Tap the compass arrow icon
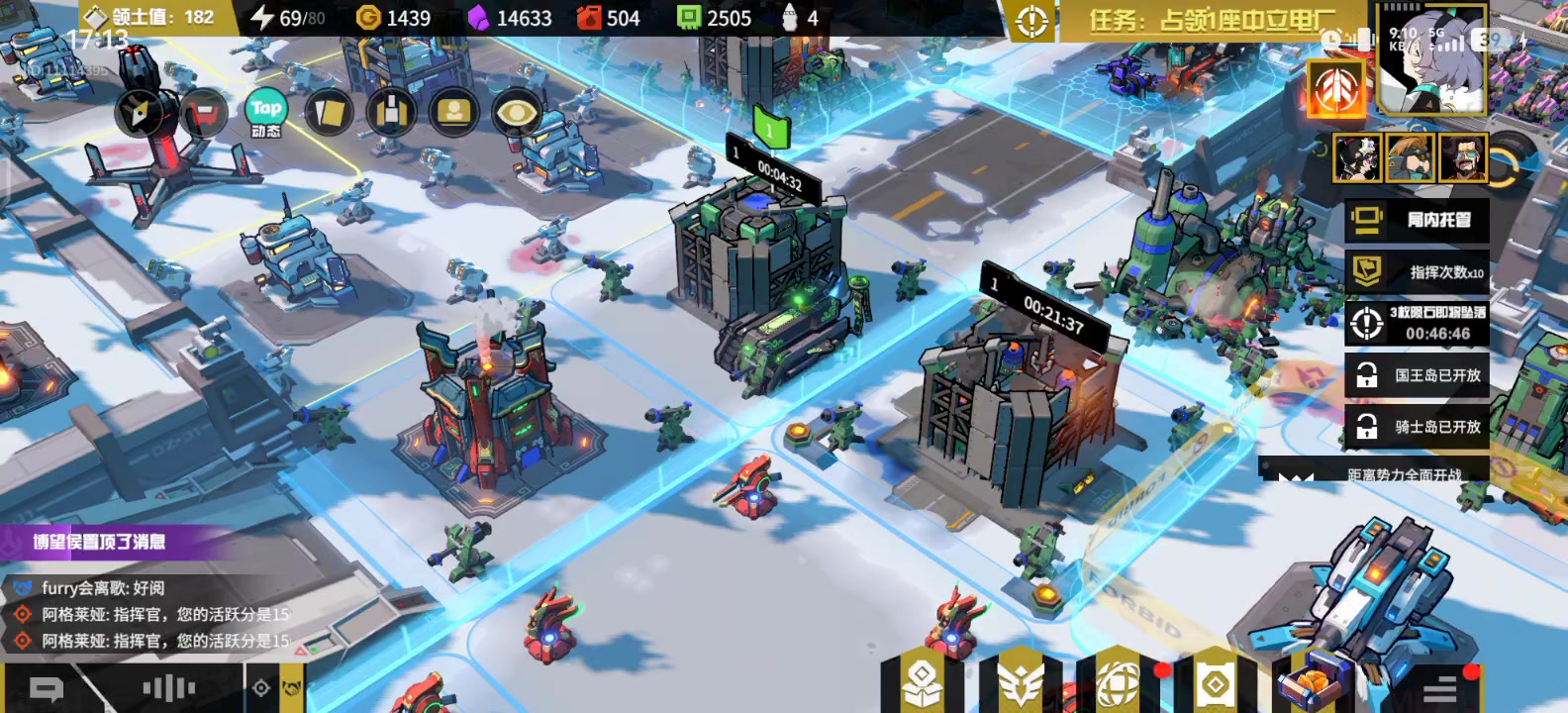 pos(141,113)
